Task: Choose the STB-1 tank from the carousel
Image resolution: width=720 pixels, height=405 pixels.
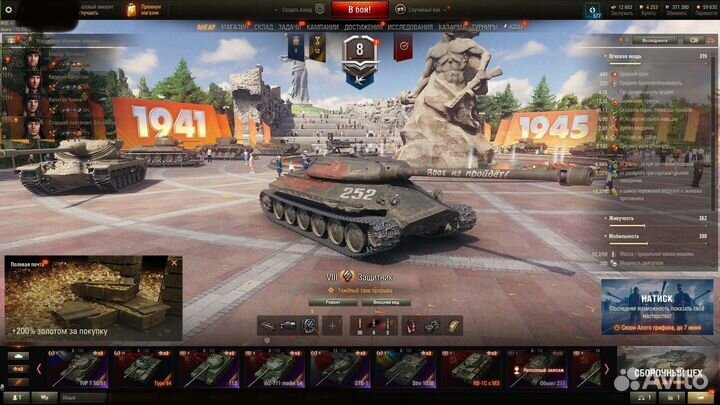Action: tap(342, 368)
